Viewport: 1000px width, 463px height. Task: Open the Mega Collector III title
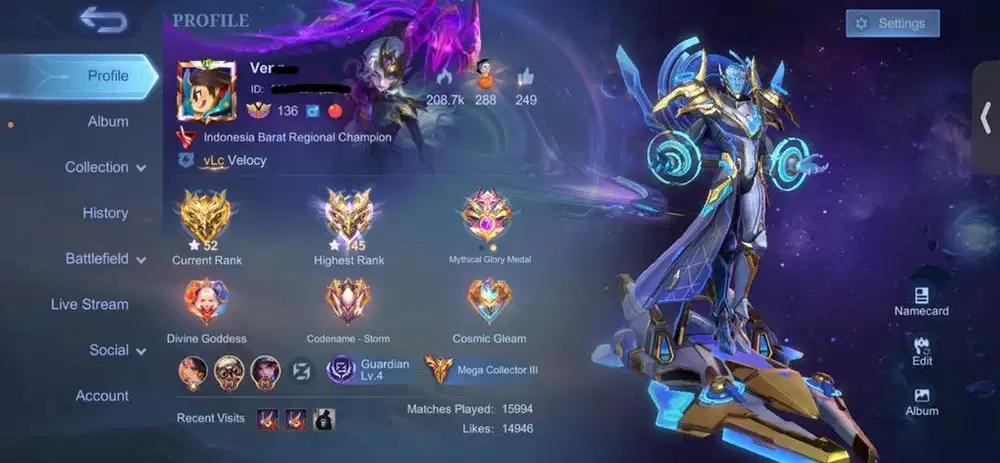click(484, 369)
